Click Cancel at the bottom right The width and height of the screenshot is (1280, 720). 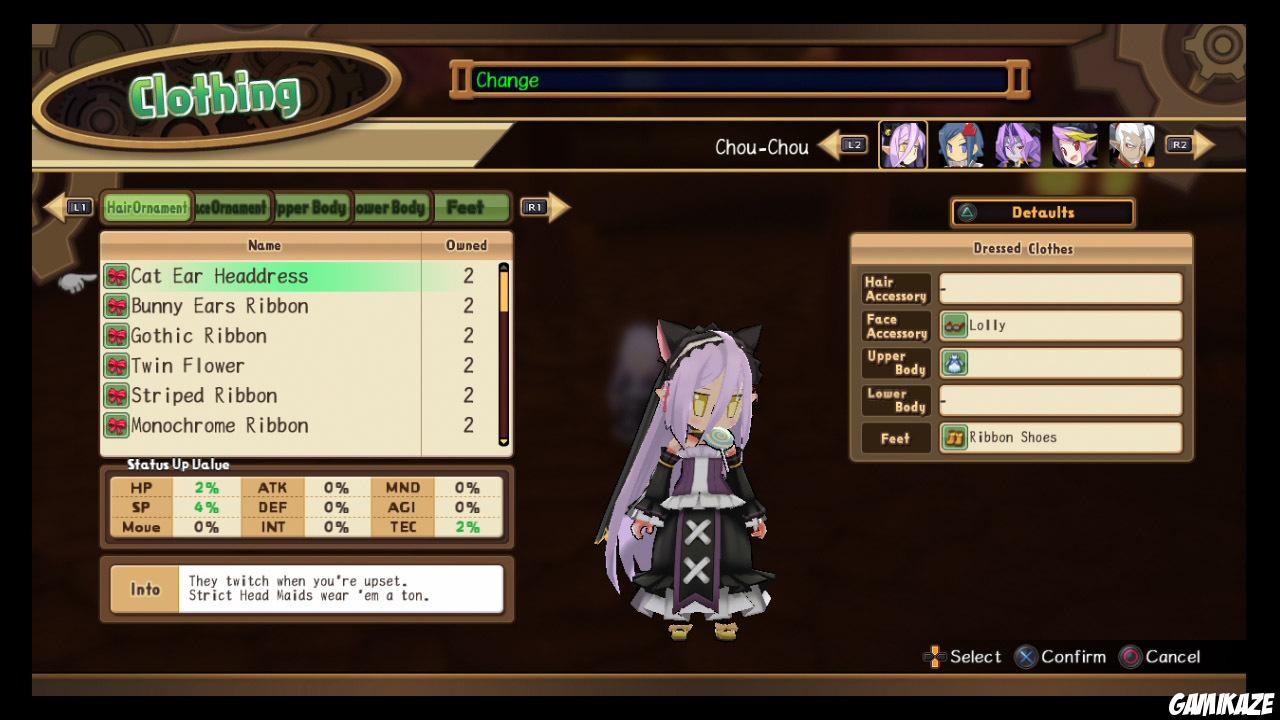(1162, 657)
